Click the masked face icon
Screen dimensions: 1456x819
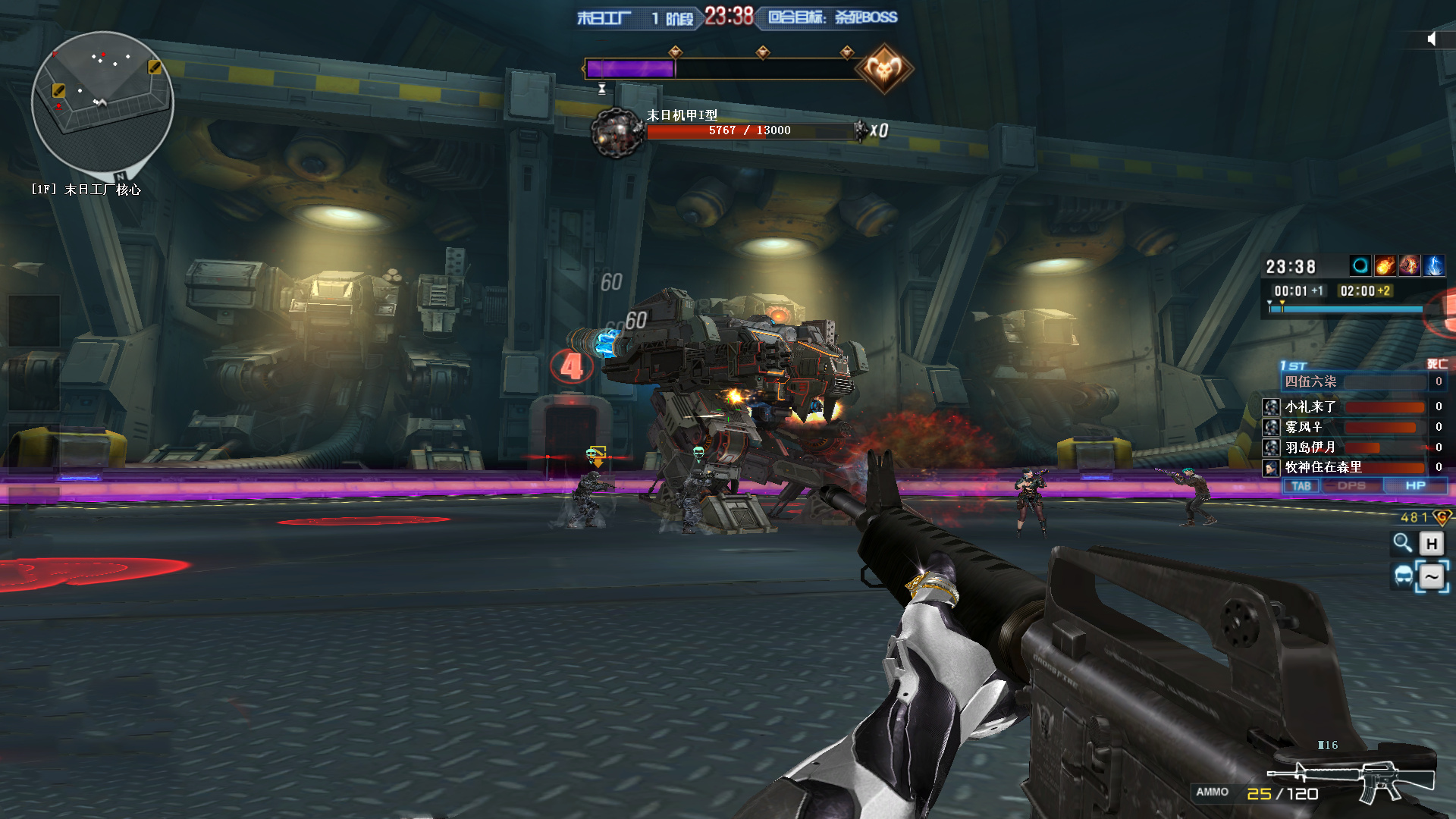pos(1404,576)
